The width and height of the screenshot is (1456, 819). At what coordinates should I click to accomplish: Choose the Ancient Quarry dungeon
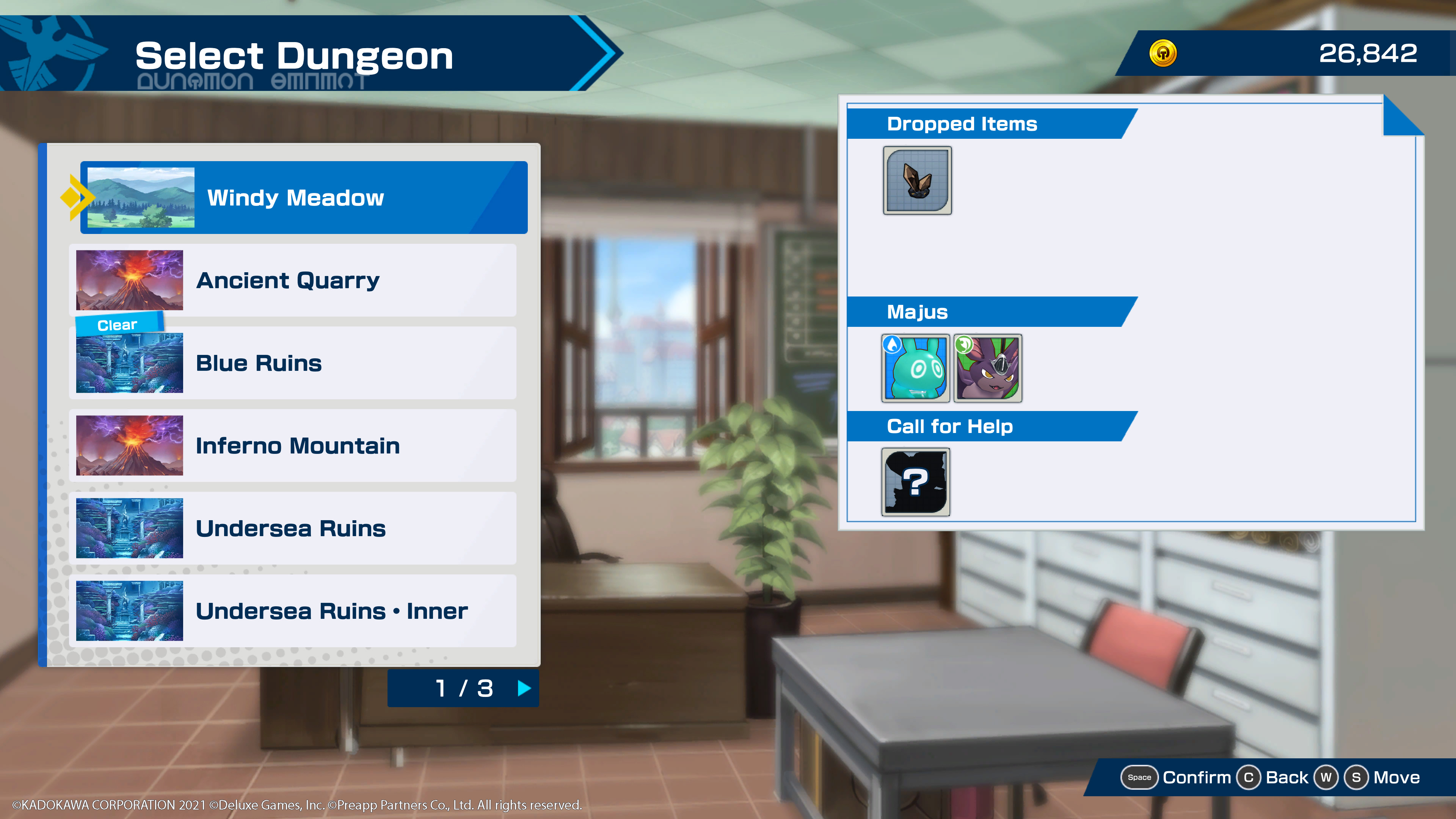[x=292, y=280]
